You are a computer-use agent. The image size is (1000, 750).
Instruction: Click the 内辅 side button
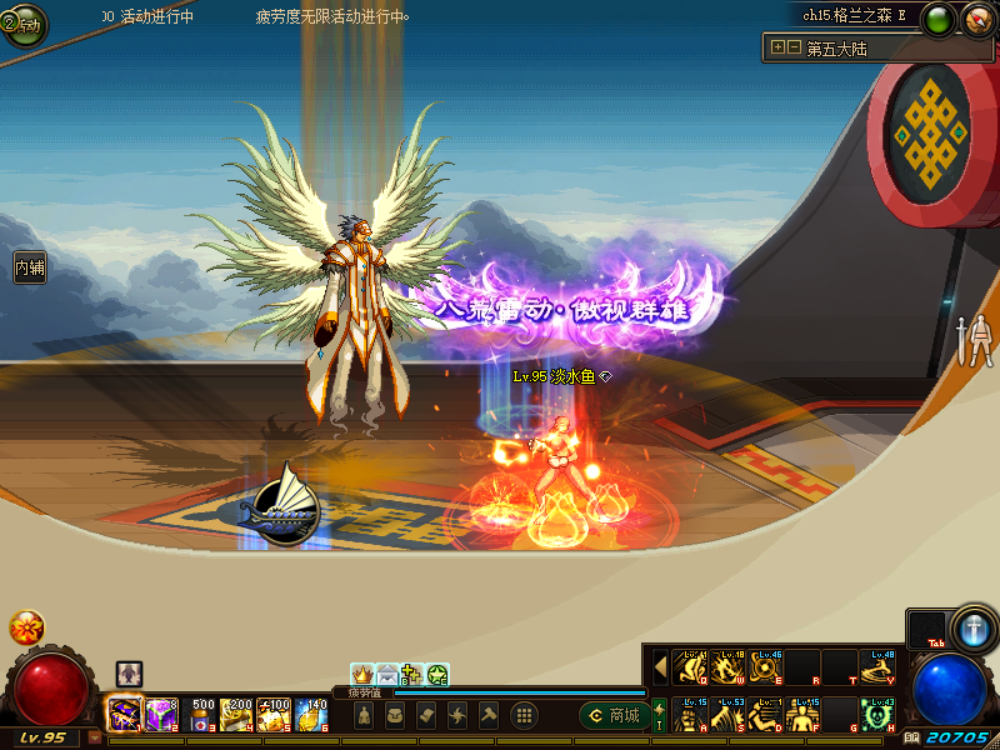30,267
